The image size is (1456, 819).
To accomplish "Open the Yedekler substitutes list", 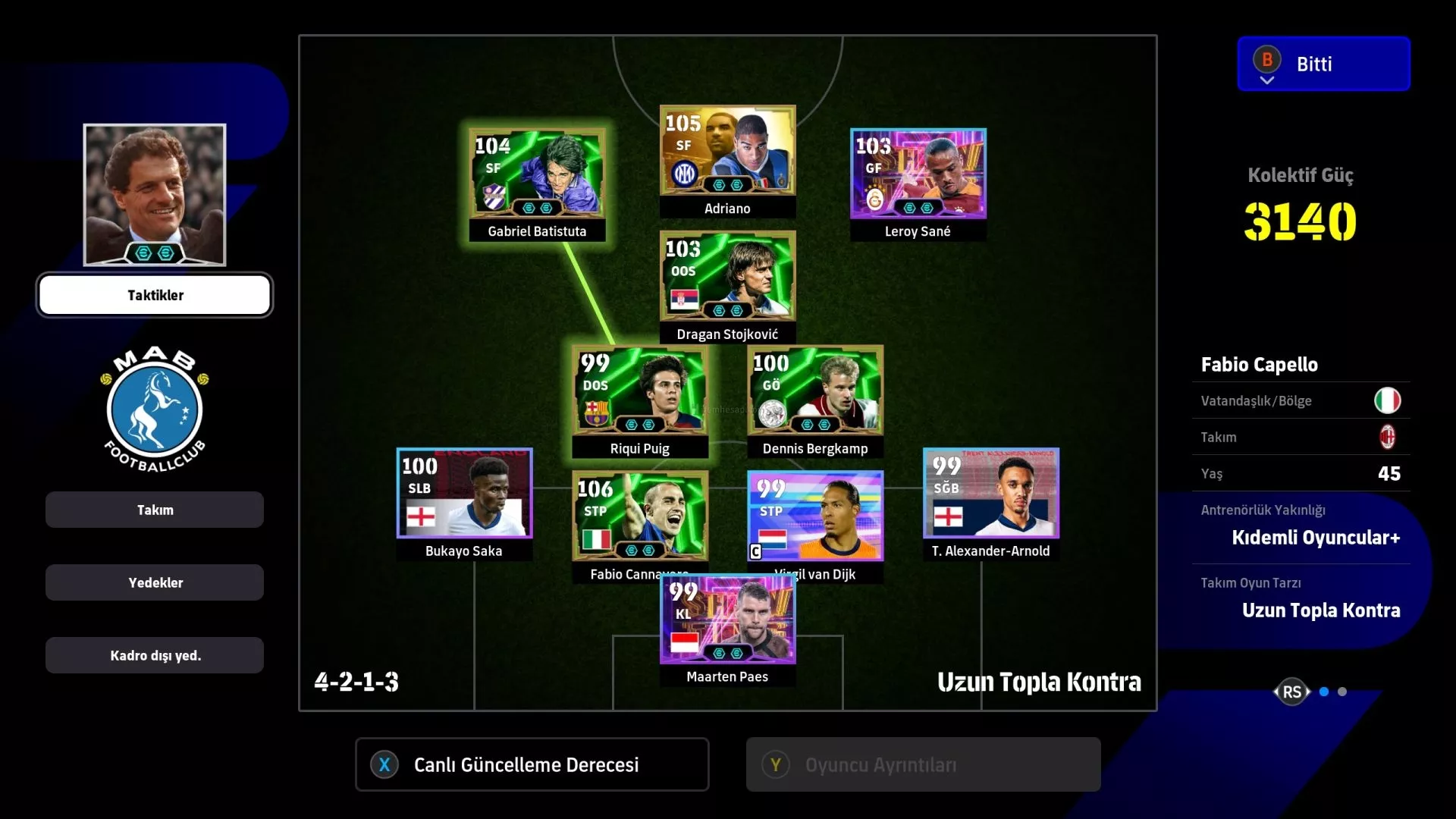I will pos(155,582).
